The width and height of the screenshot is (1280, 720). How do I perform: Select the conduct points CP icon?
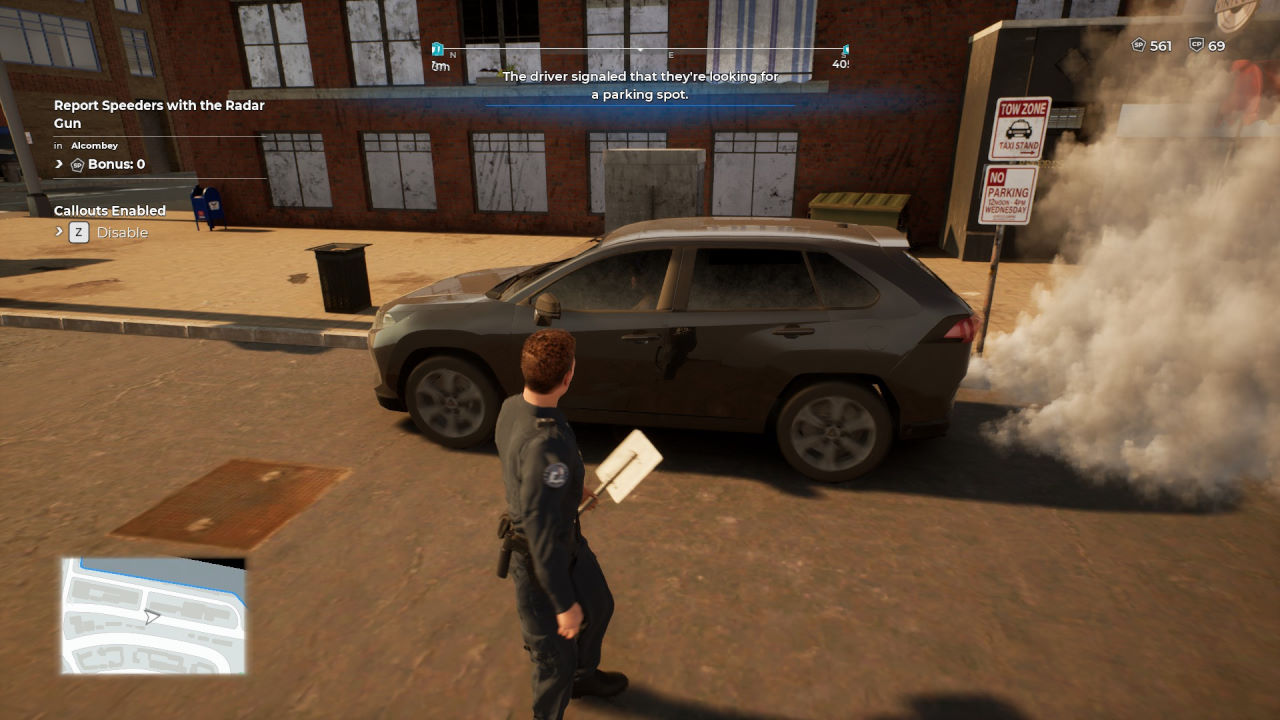coord(1196,46)
